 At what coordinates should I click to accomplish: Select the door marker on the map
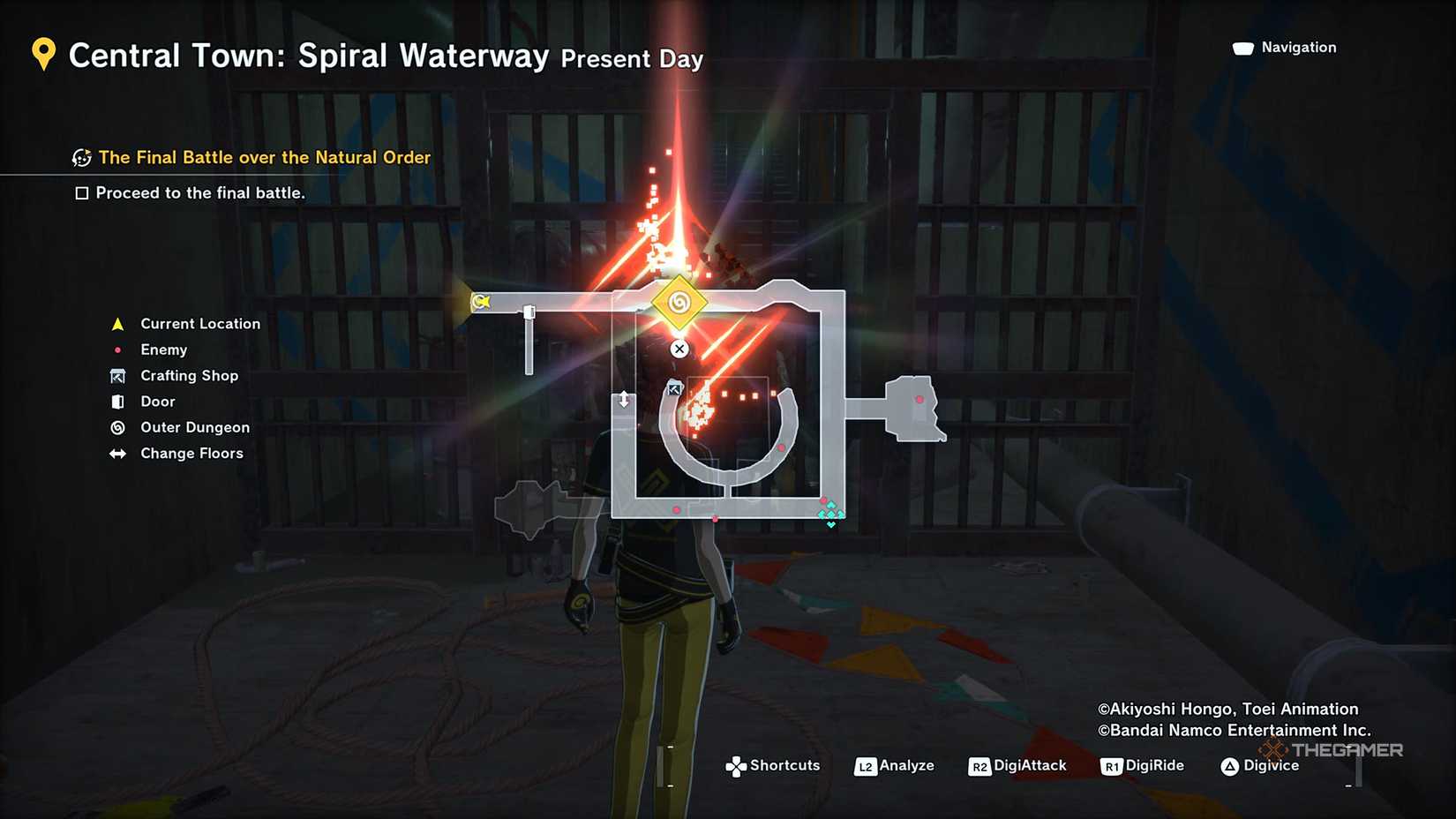coord(529,312)
